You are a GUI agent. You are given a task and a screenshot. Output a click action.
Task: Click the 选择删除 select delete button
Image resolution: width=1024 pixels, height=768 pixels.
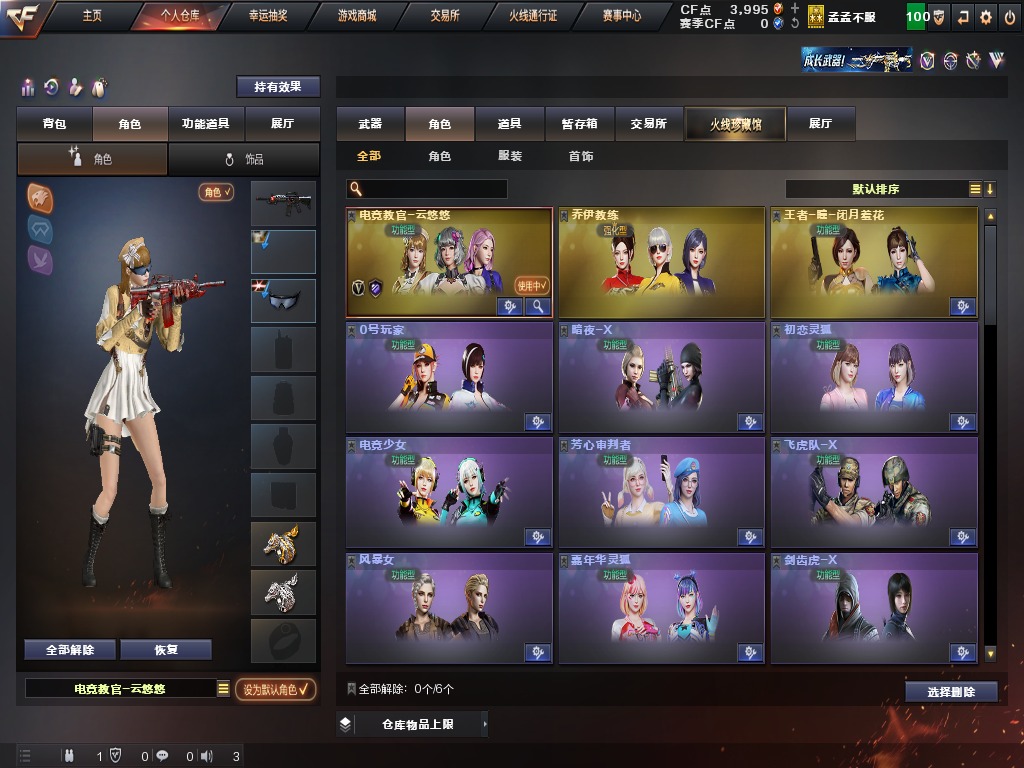tap(951, 691)
